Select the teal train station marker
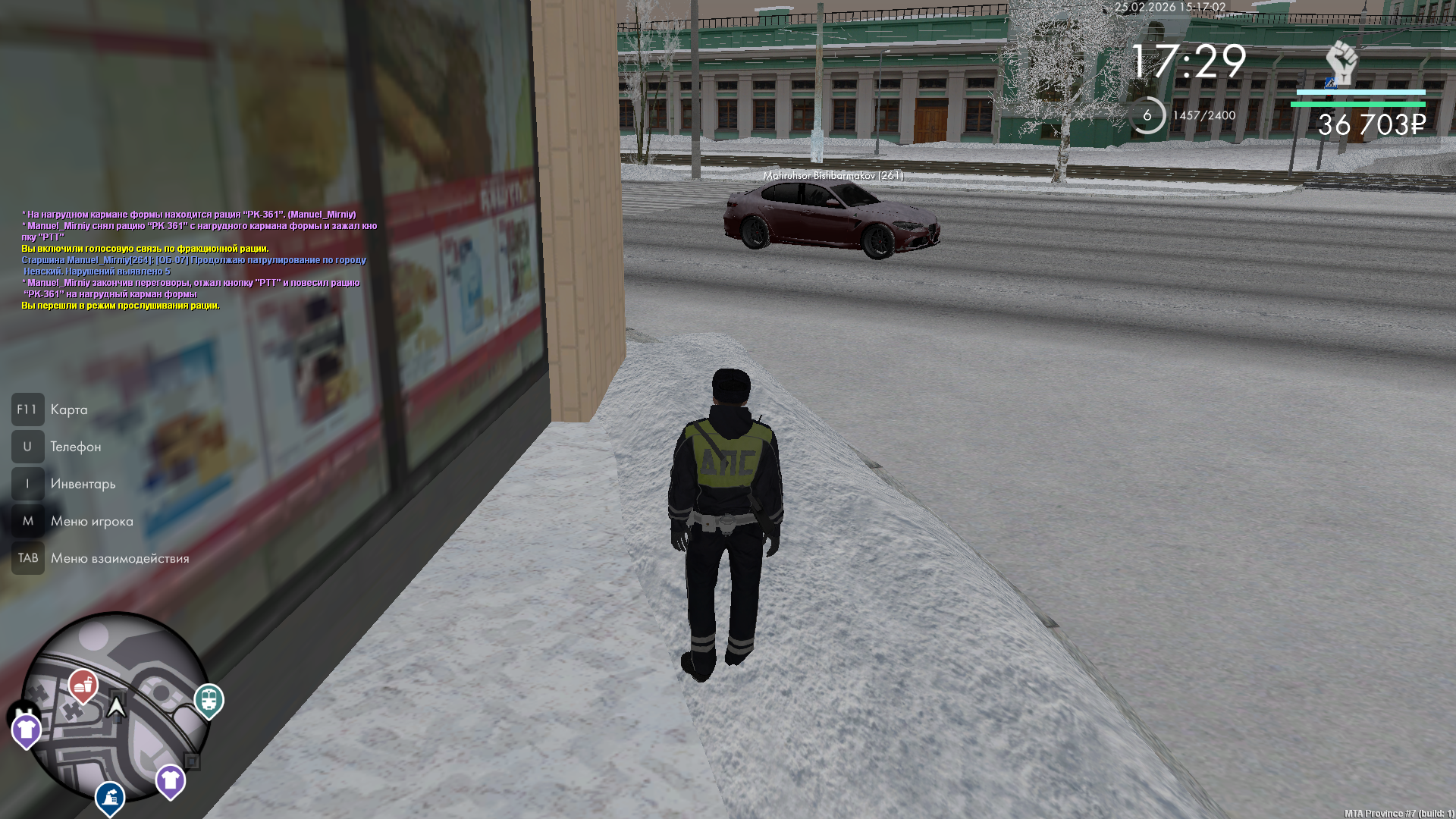The width and height of the screenshot is (1456, 819). (209, 698)
